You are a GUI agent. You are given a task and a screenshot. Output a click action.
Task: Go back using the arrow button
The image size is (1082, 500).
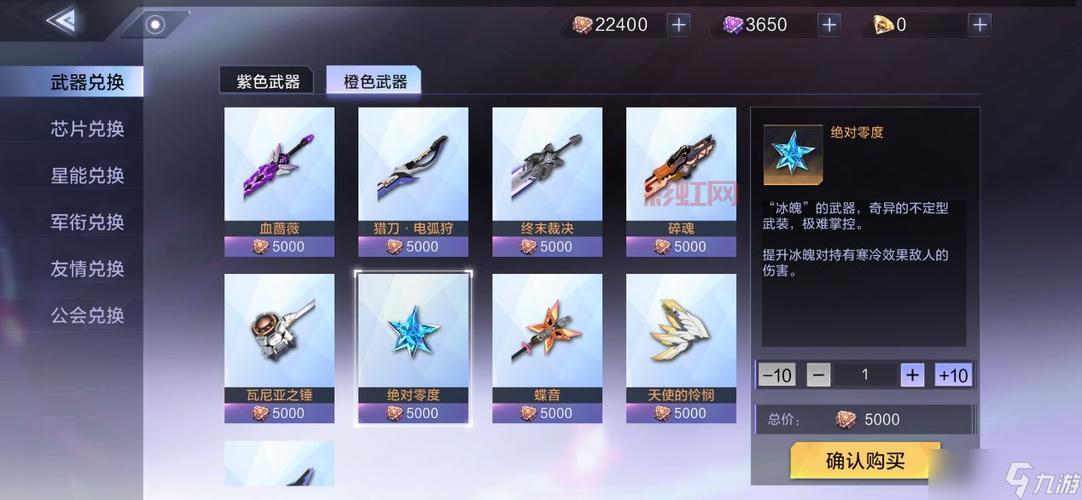[x=61, y=20]
